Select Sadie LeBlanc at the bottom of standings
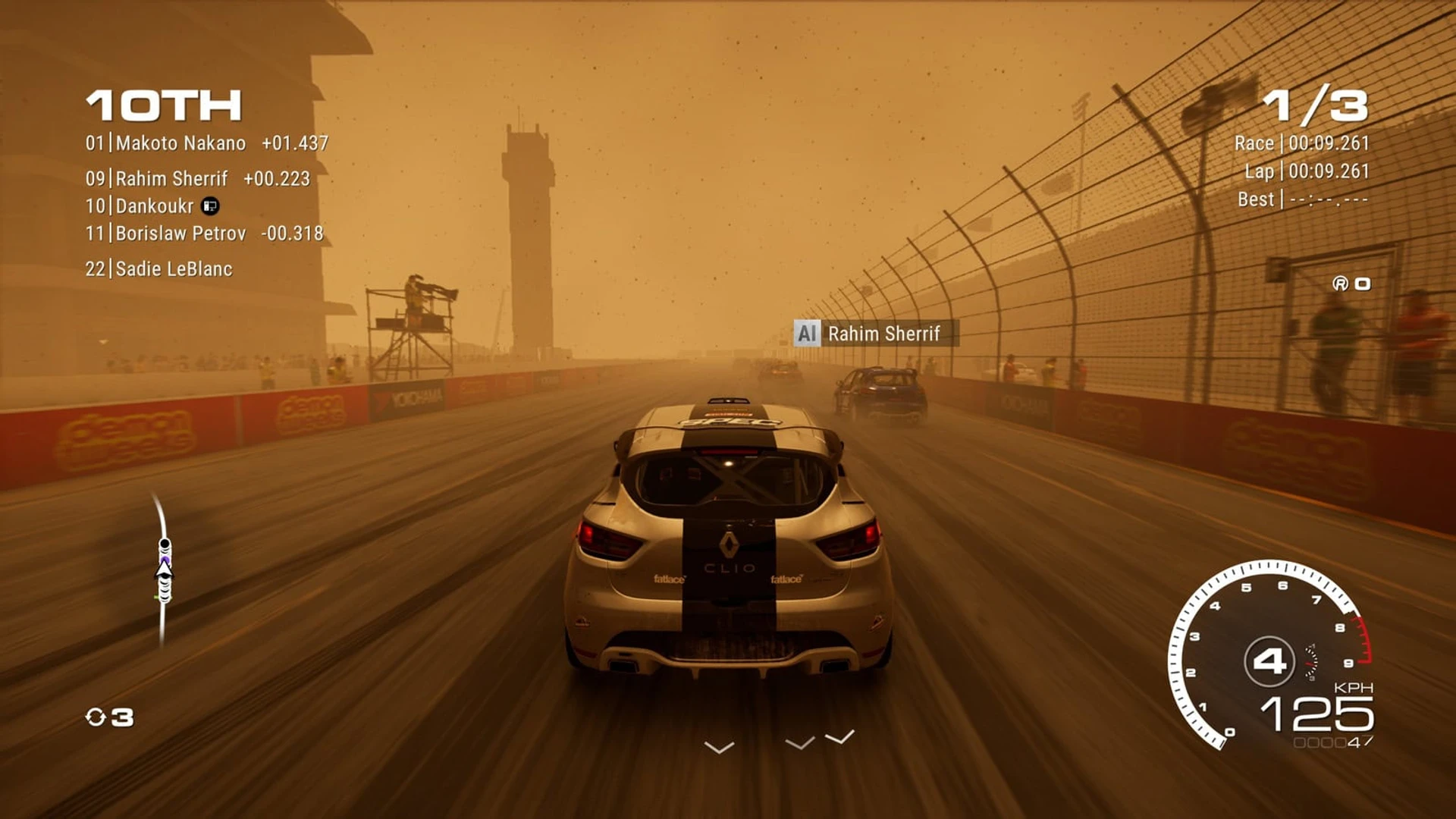Viewport: 1456px width, 819px height. pyautogui.click(x=158, y=269)
